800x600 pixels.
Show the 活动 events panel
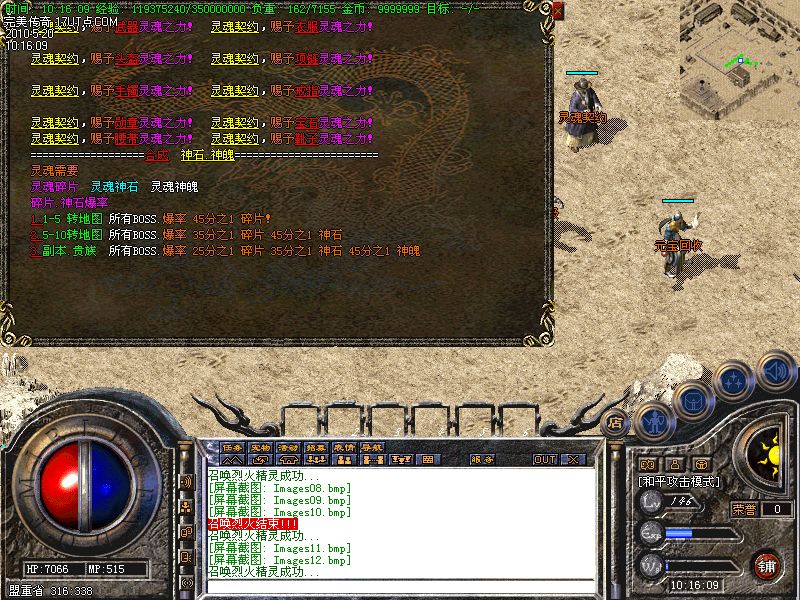(288, 447)
